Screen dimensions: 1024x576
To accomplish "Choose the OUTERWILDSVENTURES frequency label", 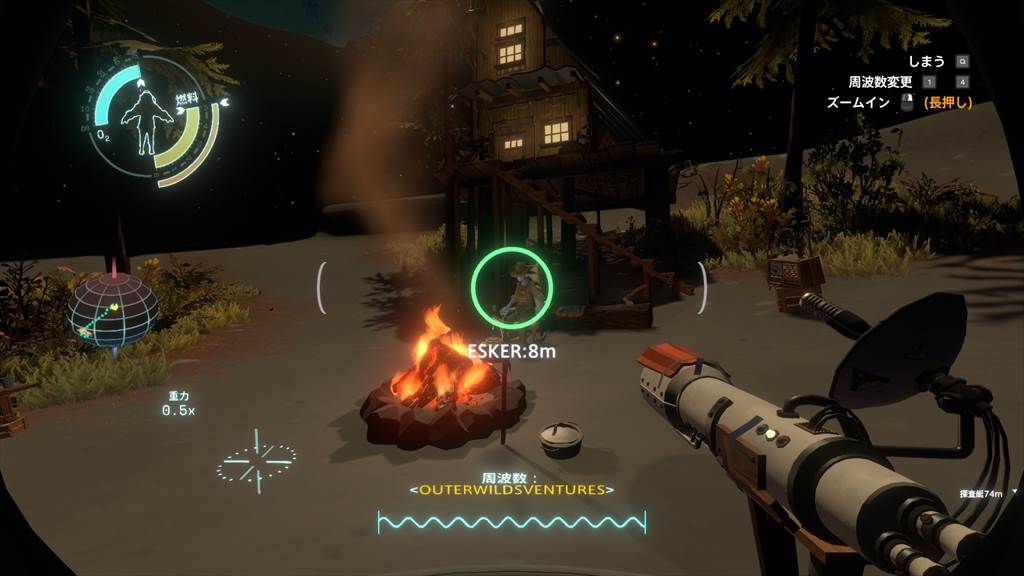I will click(x=511, y=490).
